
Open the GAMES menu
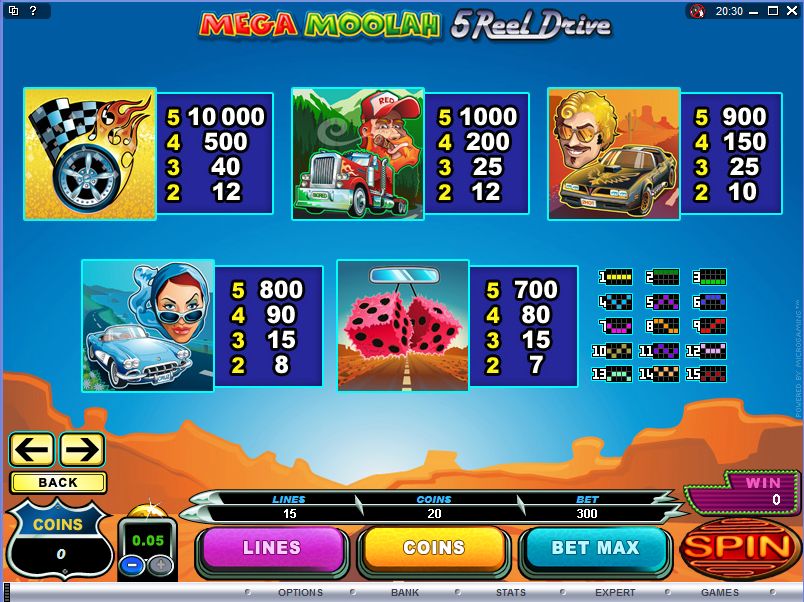tap(720, 593)
